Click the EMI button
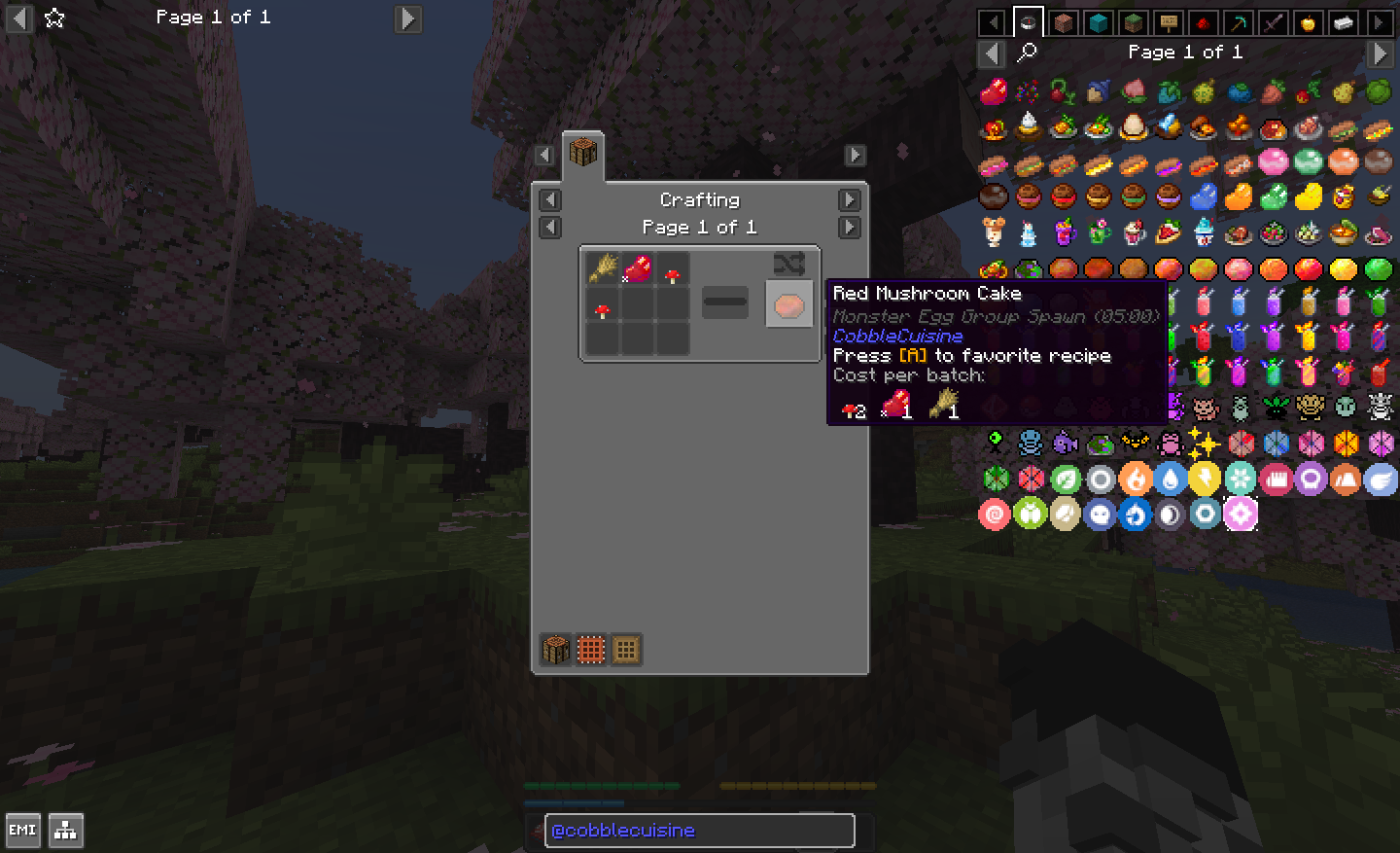Viewport: 1400px width, 853px height. pyautogui.click(x=22, y=831)
